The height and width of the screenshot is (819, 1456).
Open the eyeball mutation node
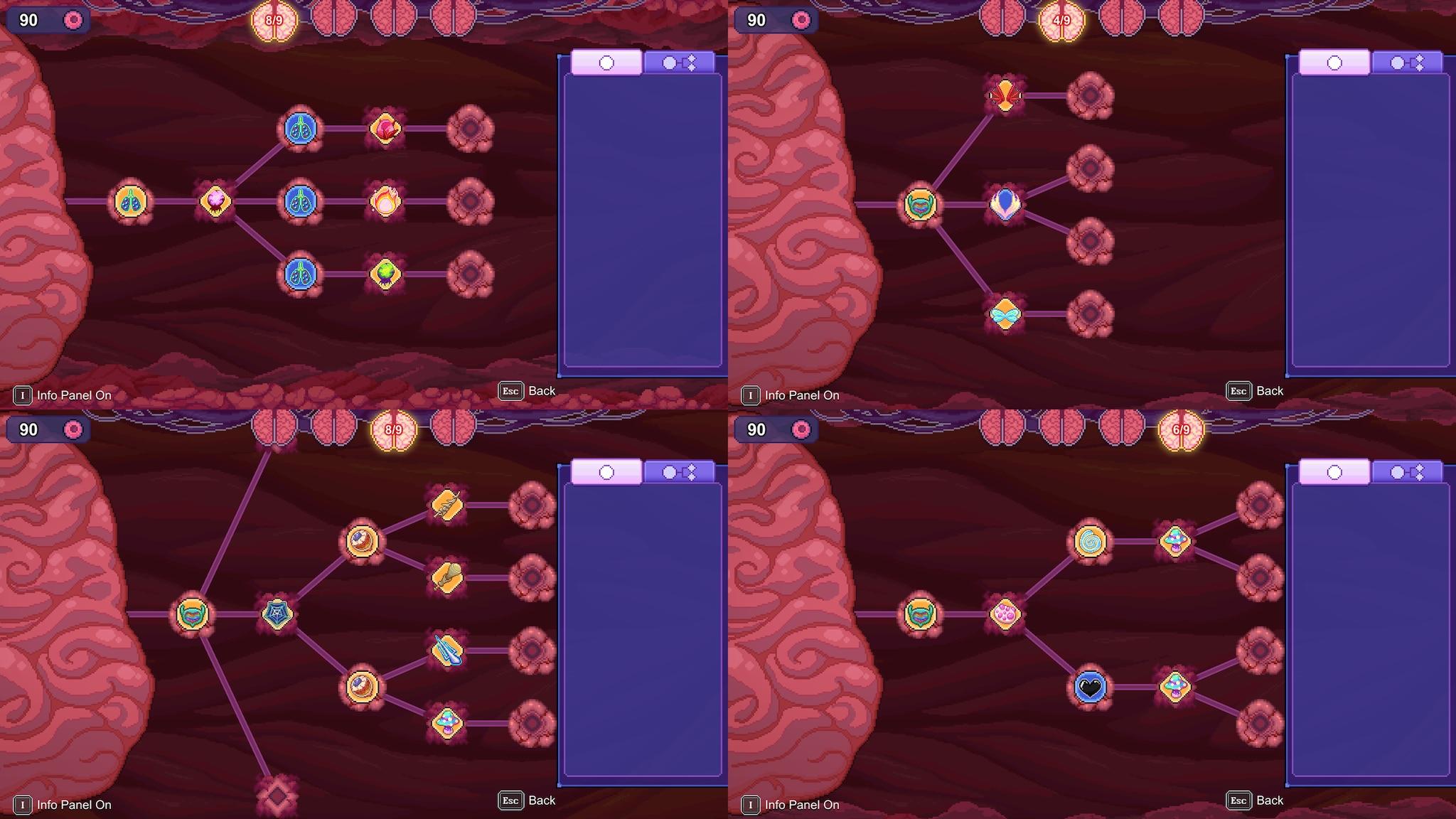click(x=363, y=542)
